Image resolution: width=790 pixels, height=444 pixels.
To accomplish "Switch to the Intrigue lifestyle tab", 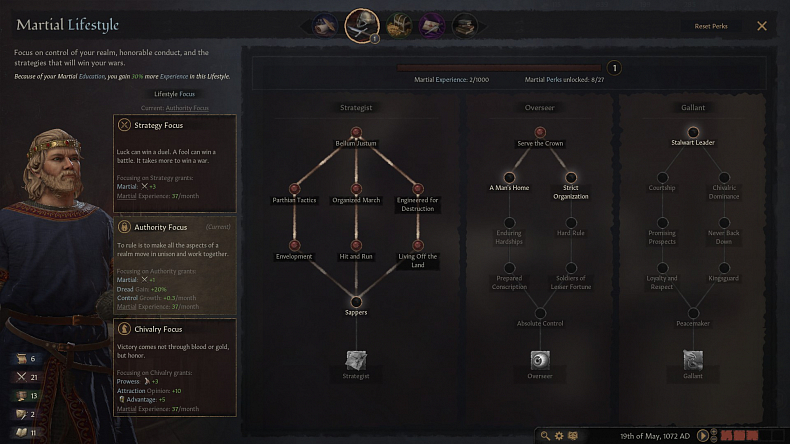I will 432,25.
